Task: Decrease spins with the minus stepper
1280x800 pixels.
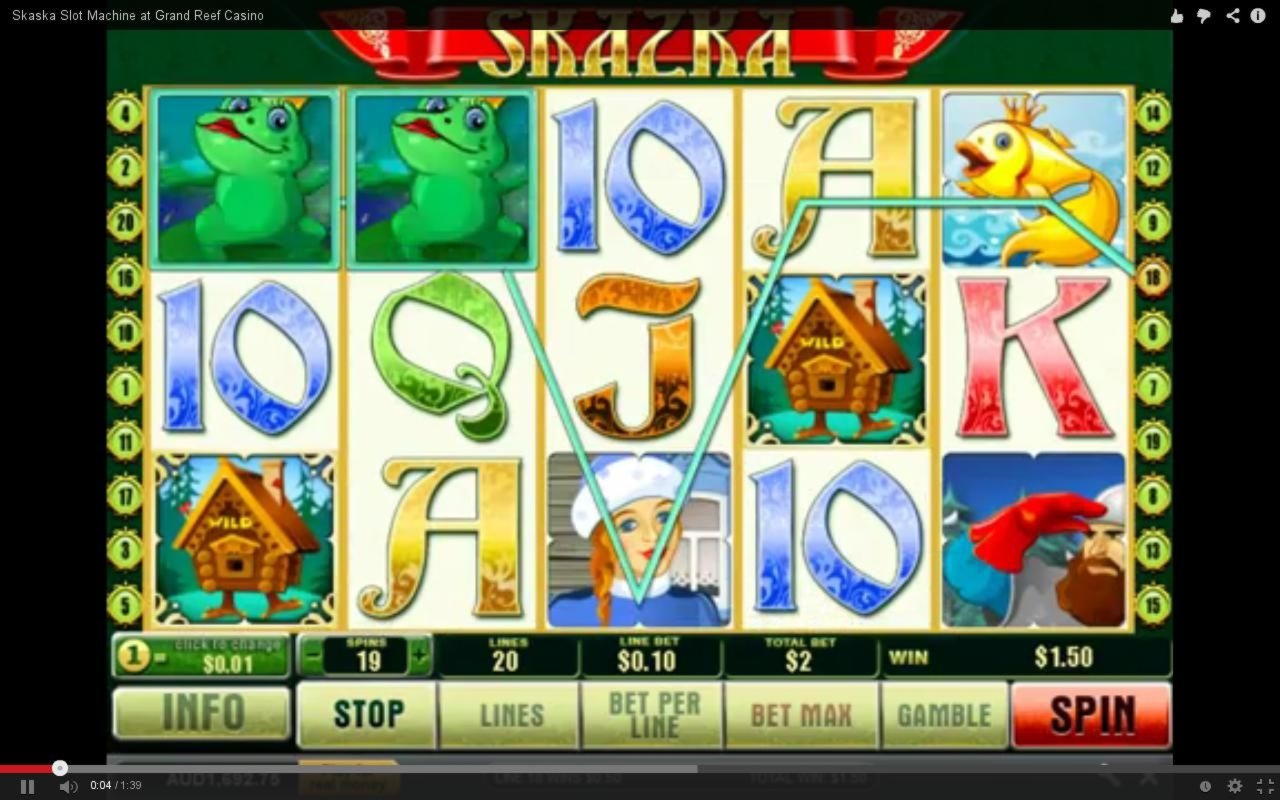Action: [313, 657]
